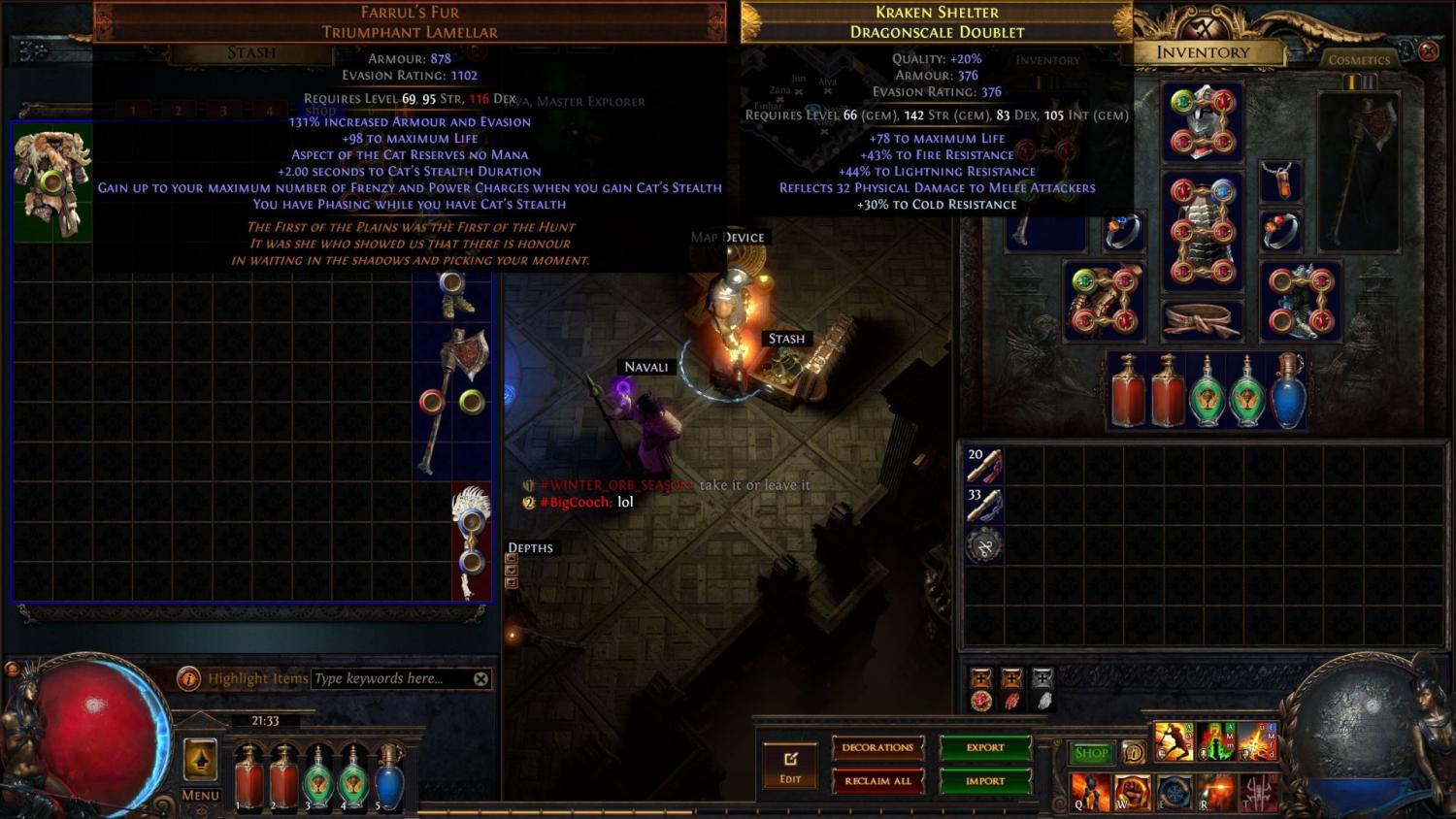This screenshot has height=819, width=1456.
Task: Open the hideout Decorations panel
Action: click(x=877, y=747)
